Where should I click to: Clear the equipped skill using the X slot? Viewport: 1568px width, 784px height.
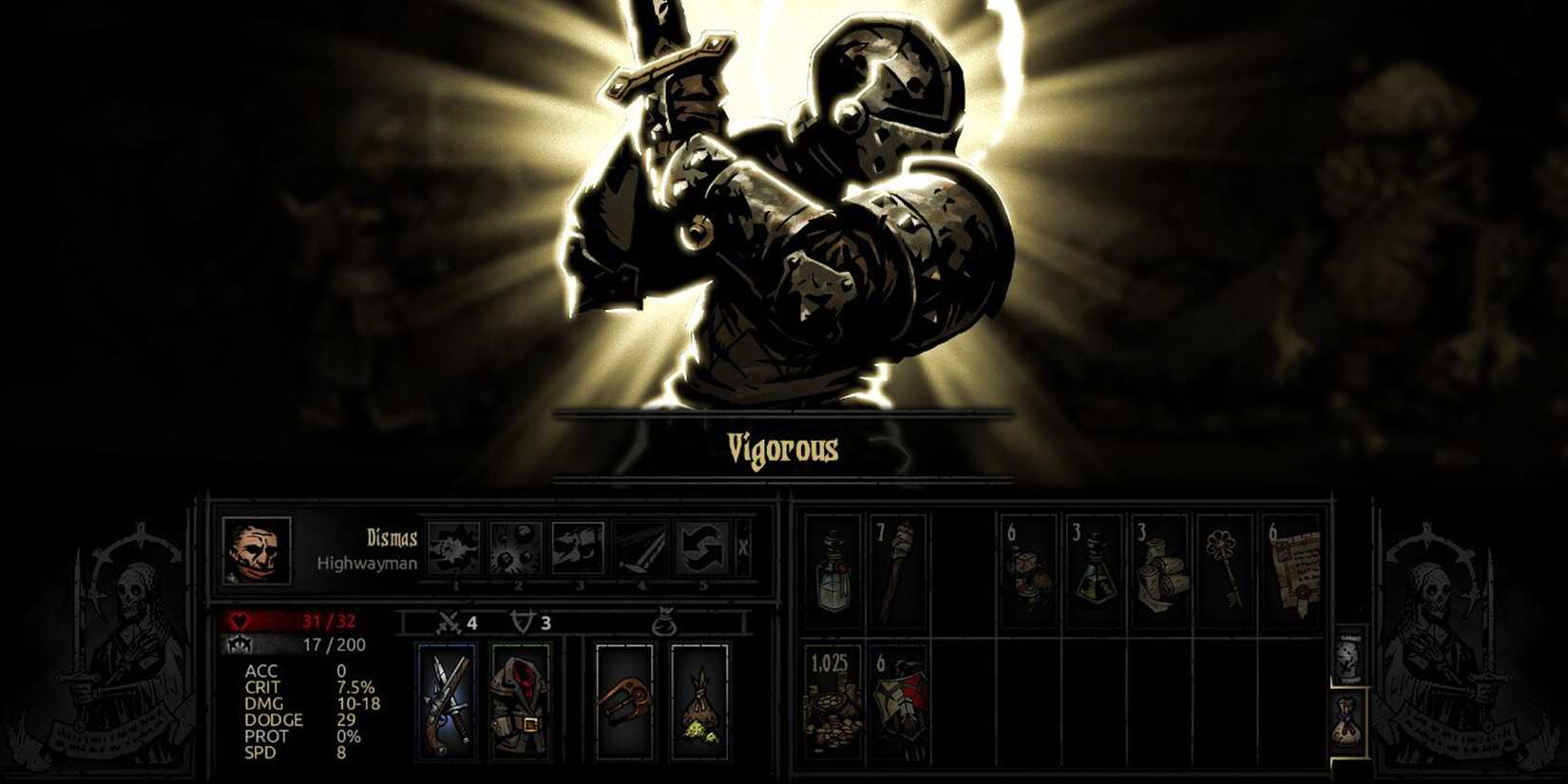coord(741,546)
